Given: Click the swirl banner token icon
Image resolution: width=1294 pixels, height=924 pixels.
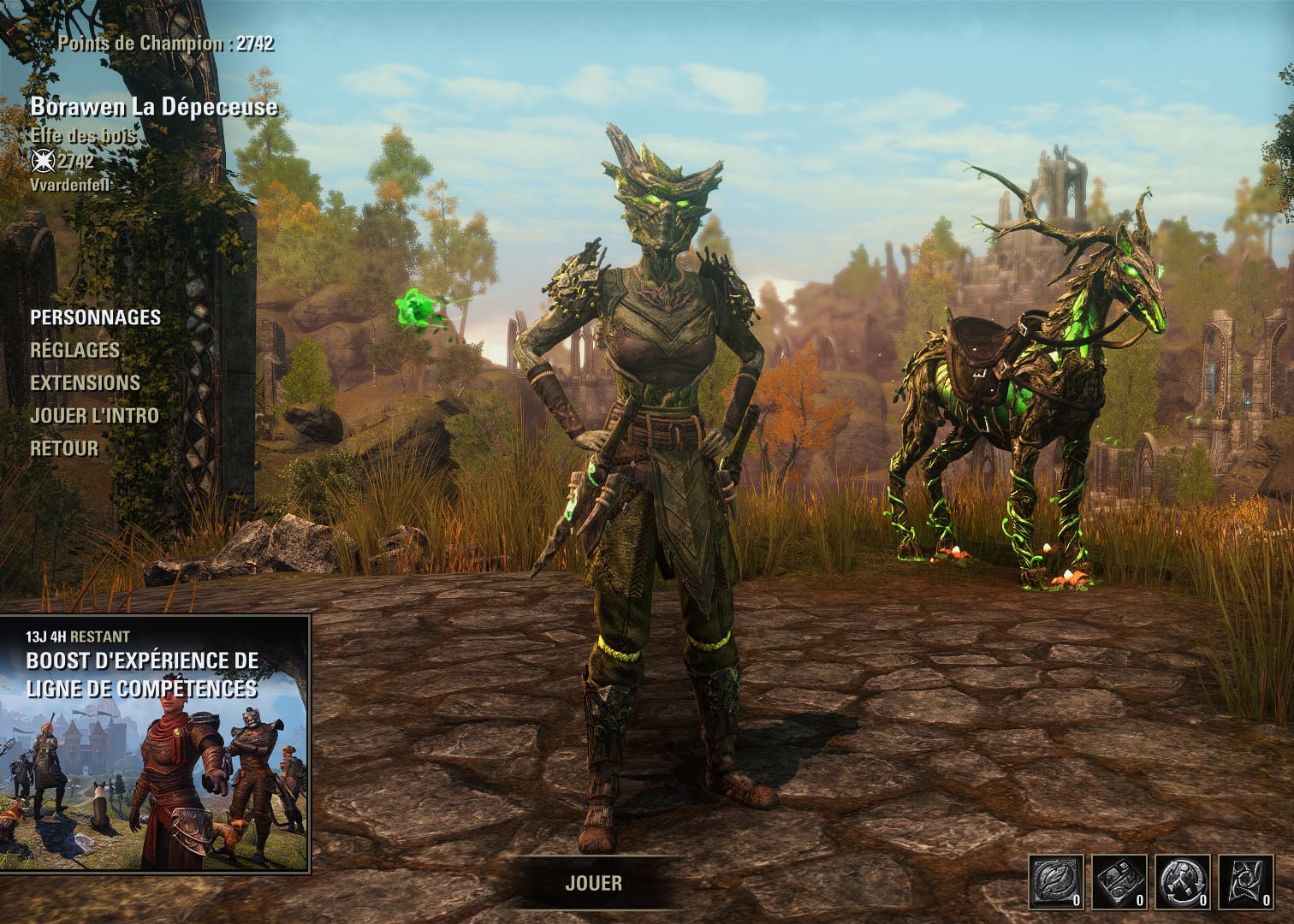Looking at the screenshot, I should 1246,882.
